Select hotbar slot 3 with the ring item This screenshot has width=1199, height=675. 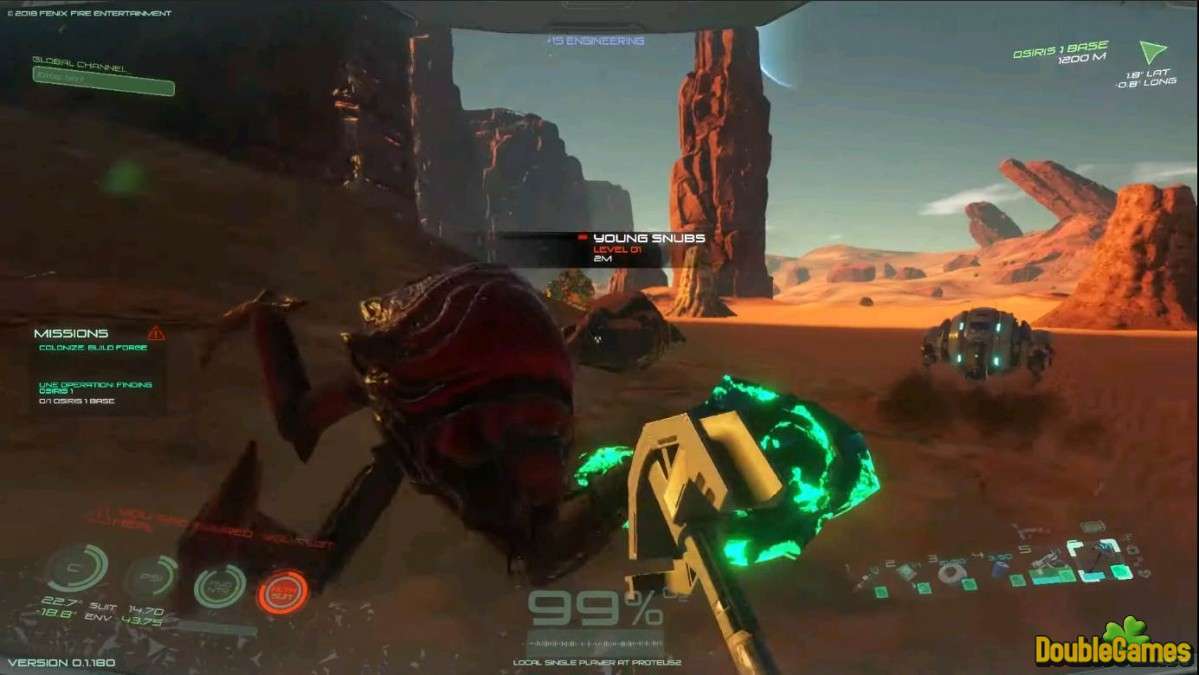[951, 573]
